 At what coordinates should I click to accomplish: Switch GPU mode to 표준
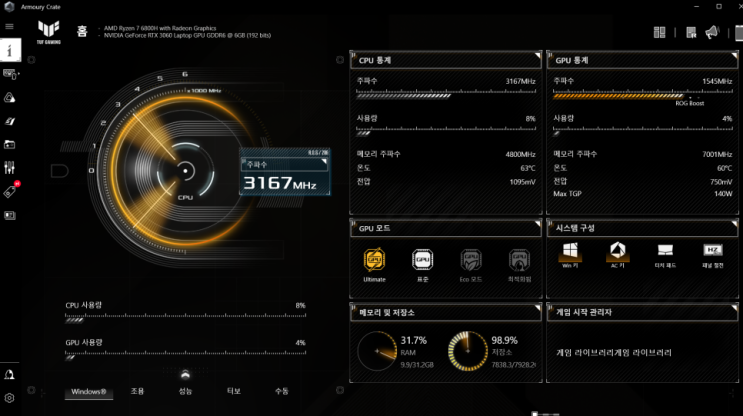click(422, 261)
